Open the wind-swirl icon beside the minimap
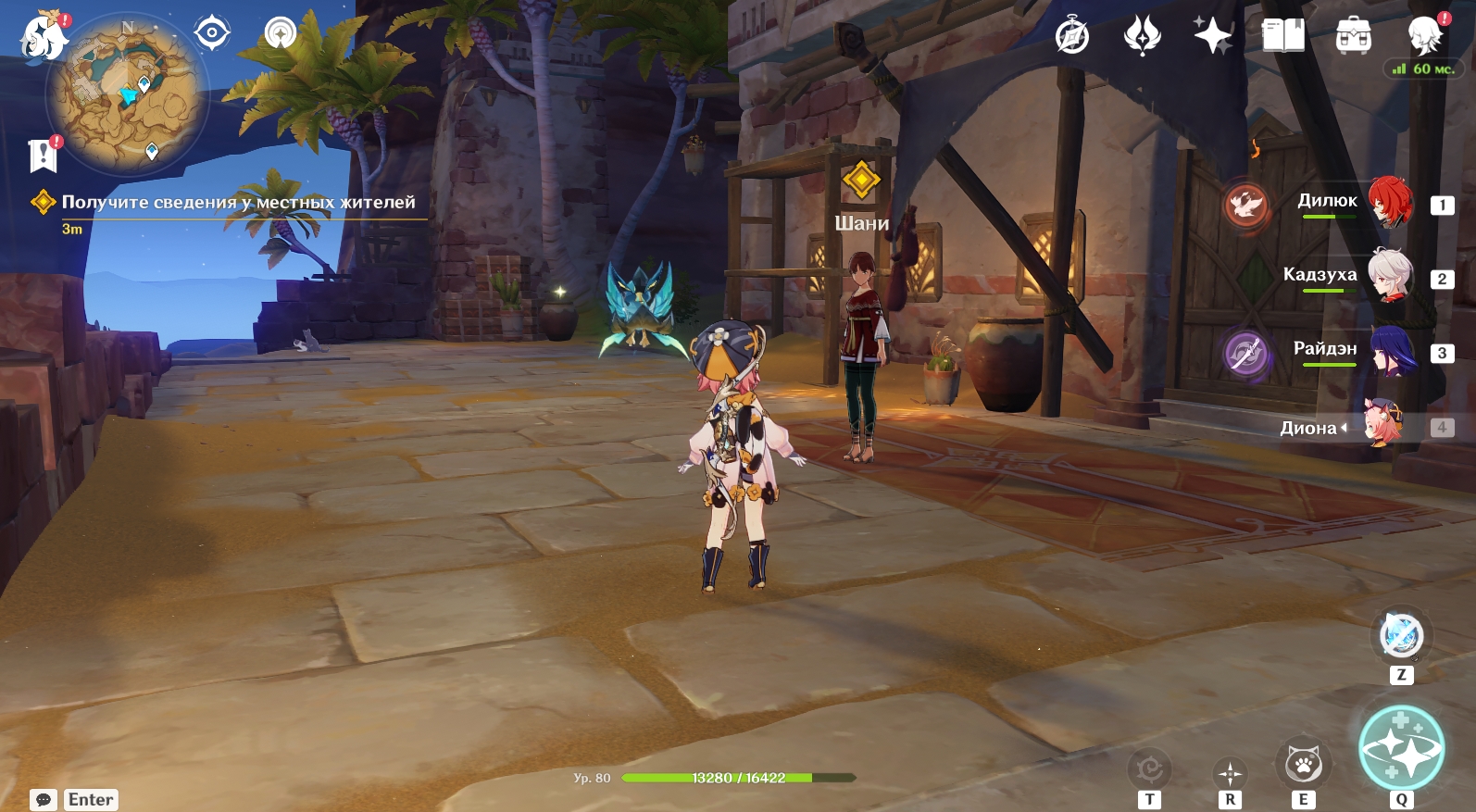Screen dimensions: 1476x812 pos(281,33)
